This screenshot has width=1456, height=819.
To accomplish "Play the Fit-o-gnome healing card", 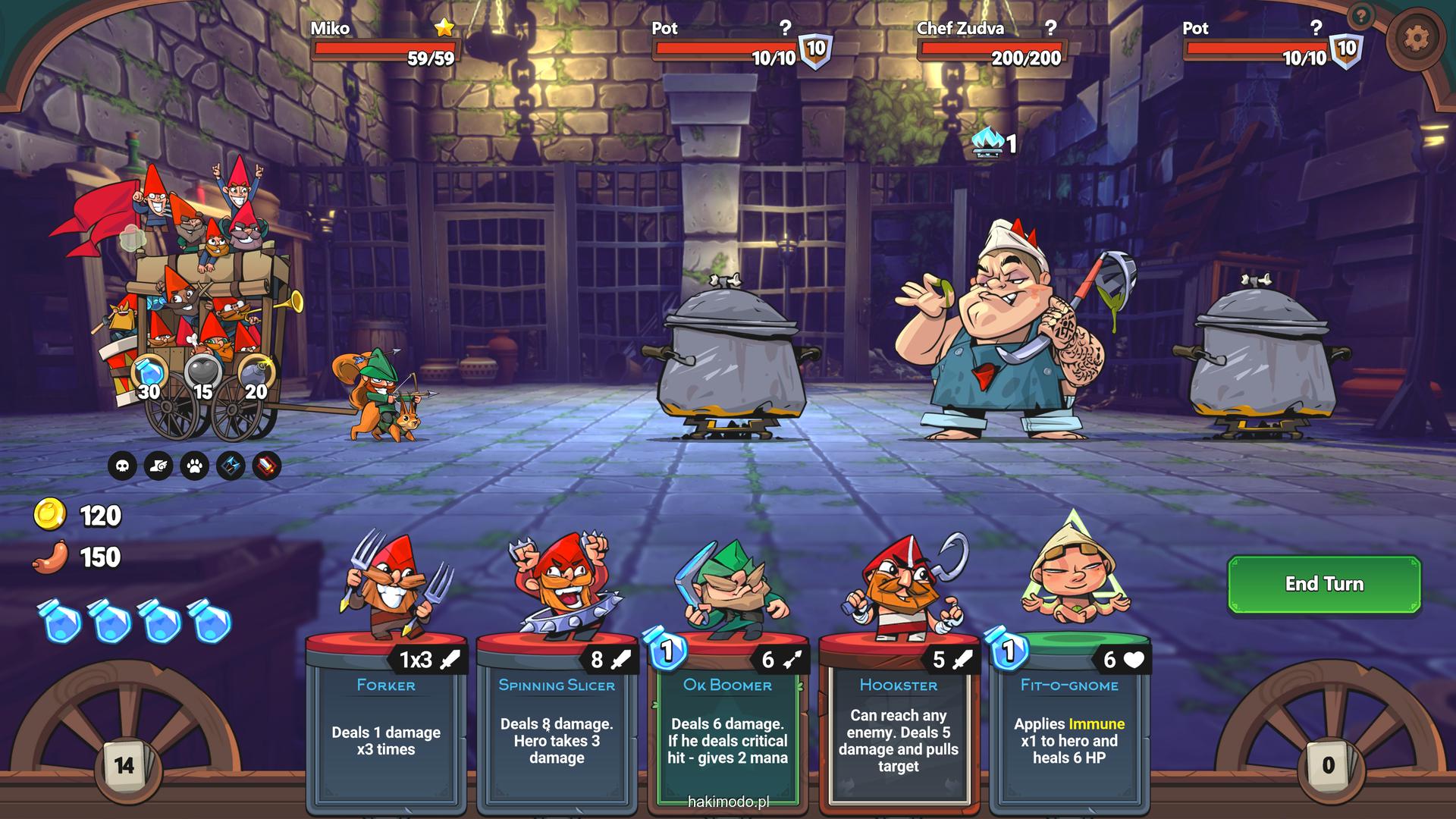I will pos(1069,720).
